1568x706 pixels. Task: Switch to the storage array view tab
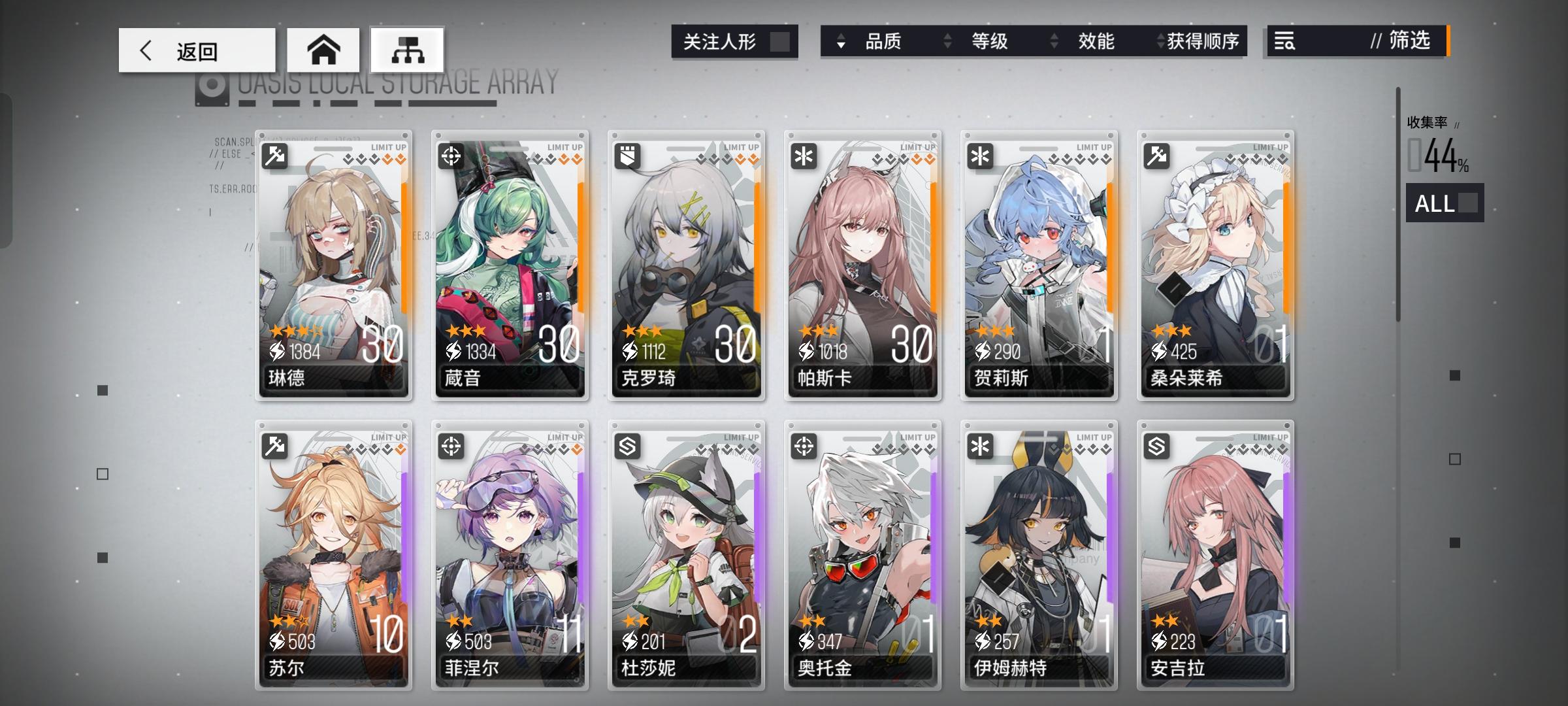406,50
